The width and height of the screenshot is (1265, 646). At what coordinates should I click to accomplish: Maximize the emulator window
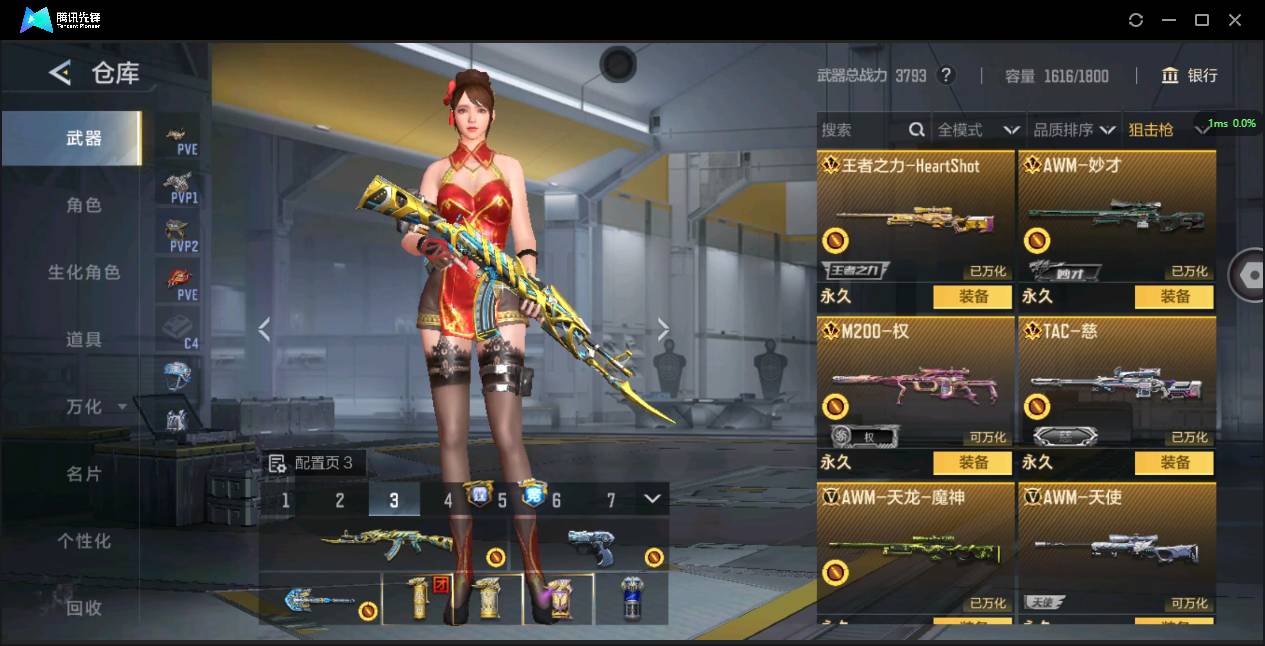[x=1202, y=20]
